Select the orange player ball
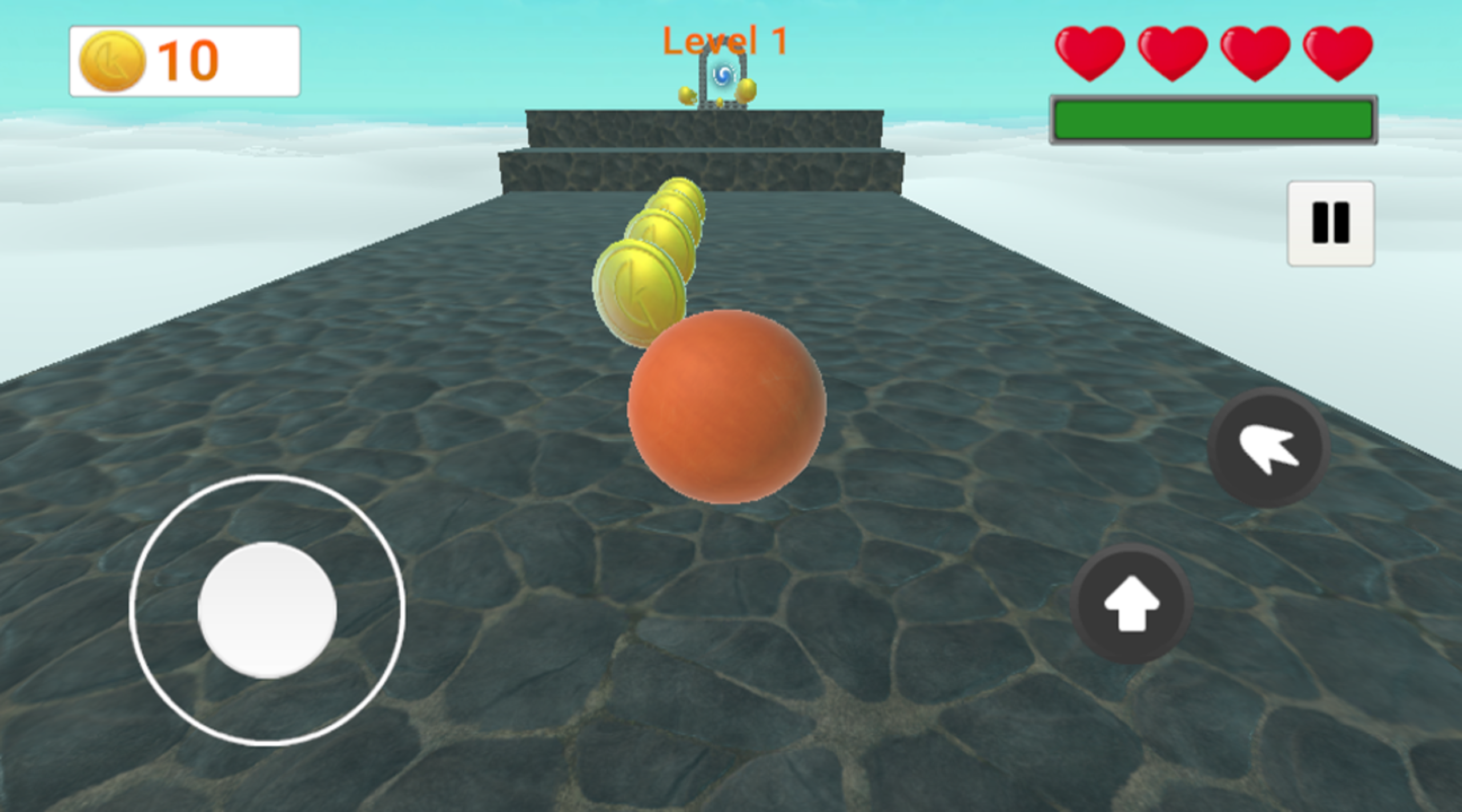The width and height of the screenshot is (1462, 812). click(x=728, y=408)
